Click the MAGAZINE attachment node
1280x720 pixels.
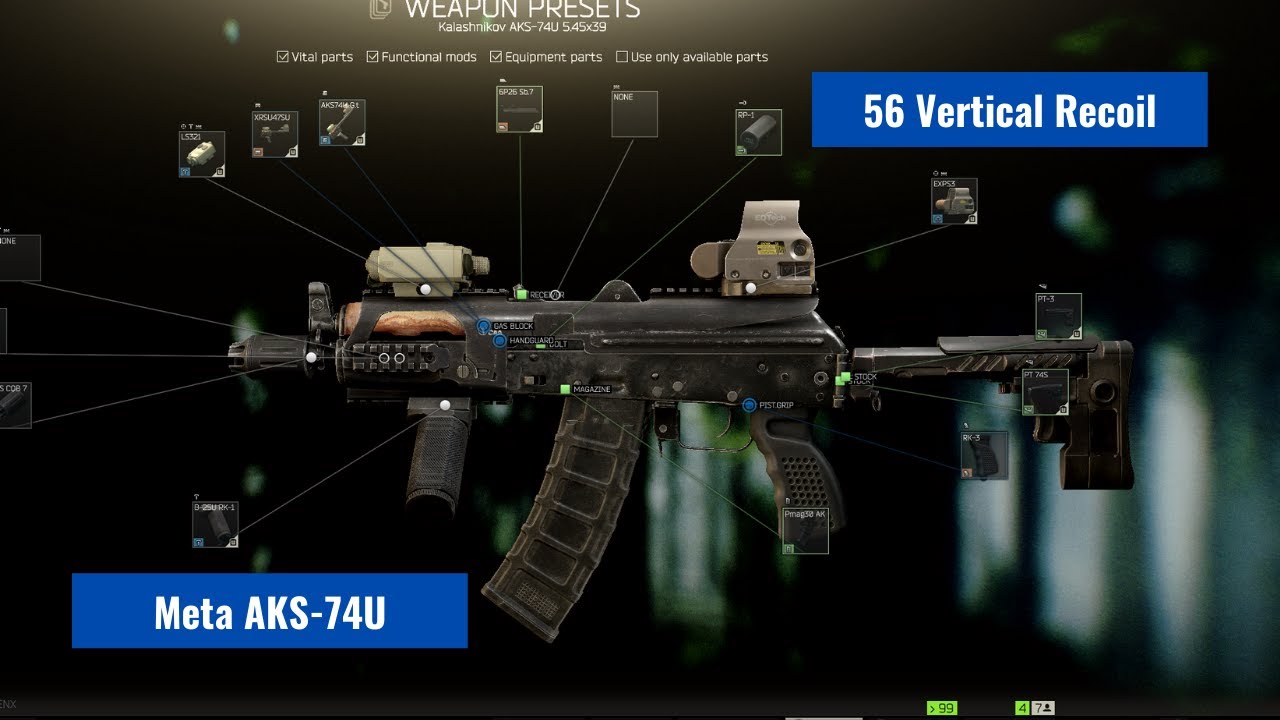tap(565, 389)
